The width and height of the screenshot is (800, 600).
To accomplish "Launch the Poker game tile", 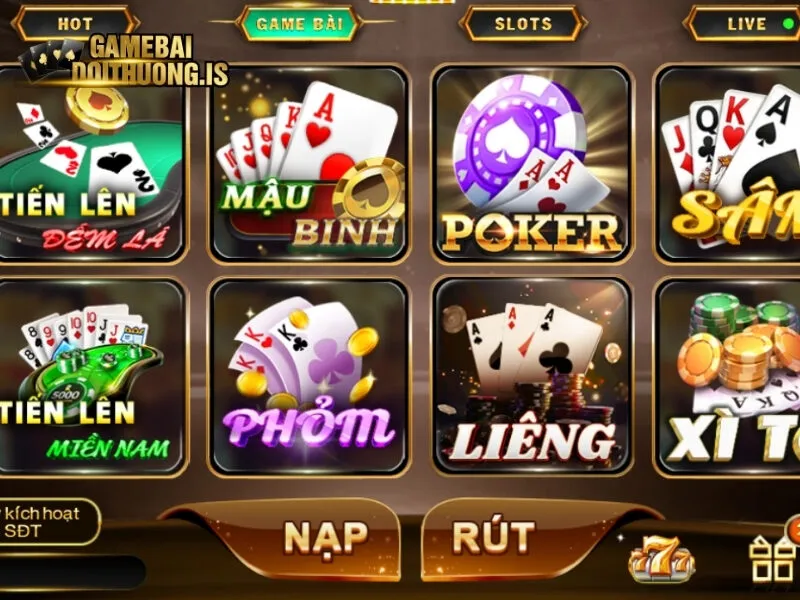I will [x=532, y=165].
